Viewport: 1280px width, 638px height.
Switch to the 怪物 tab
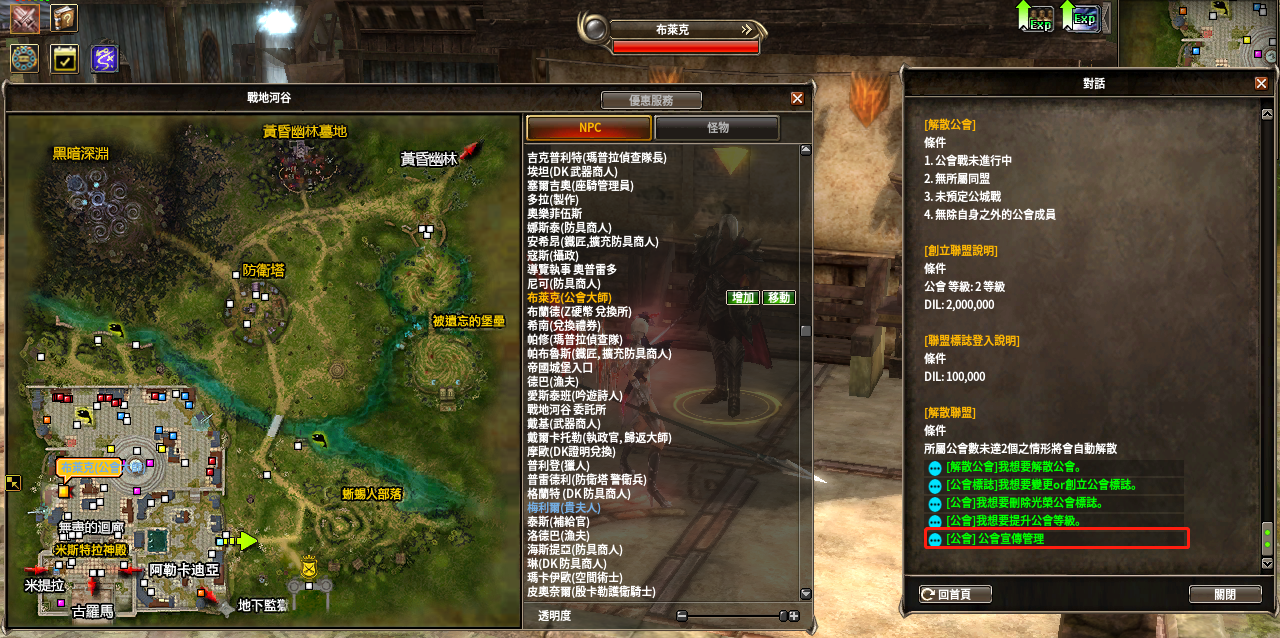pyautogui.click(x=716, y=128)
